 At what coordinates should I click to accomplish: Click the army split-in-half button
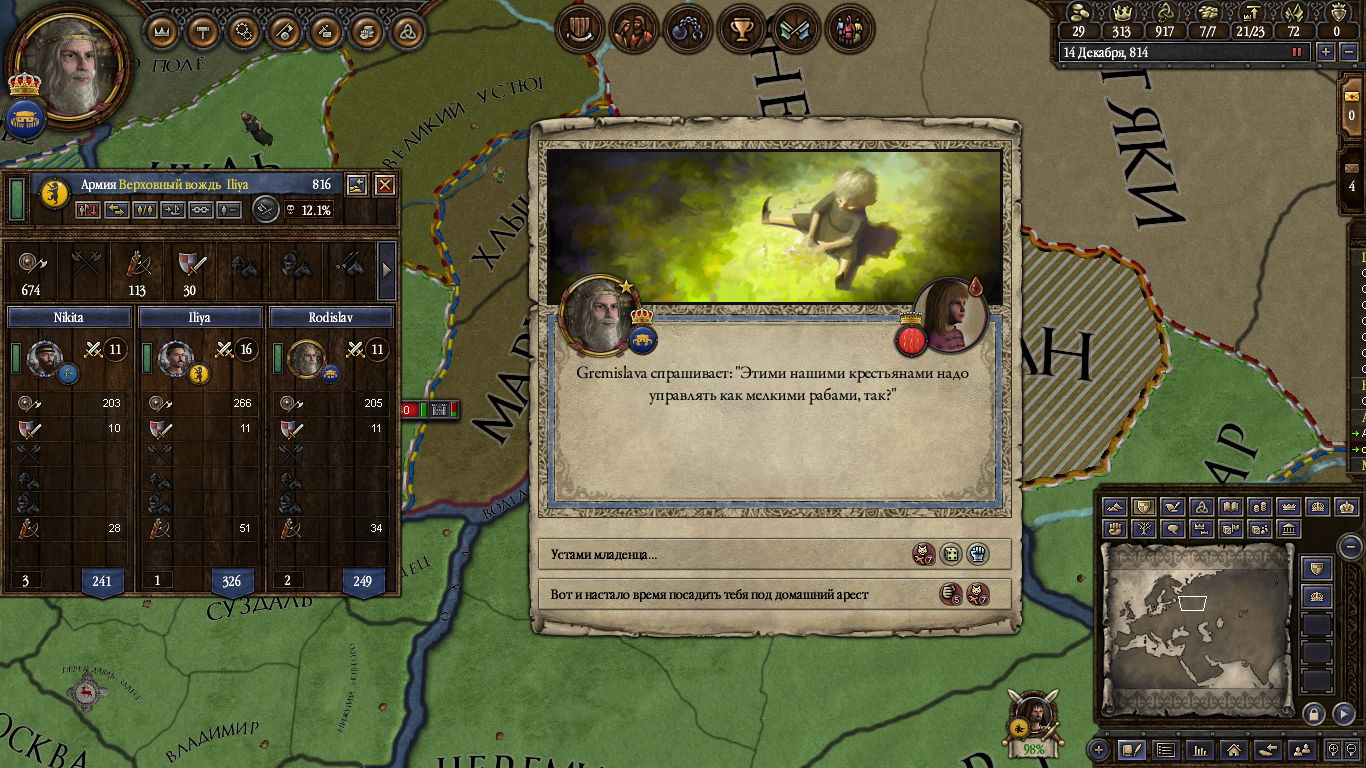pyautogui.click(x=145, y=210)
